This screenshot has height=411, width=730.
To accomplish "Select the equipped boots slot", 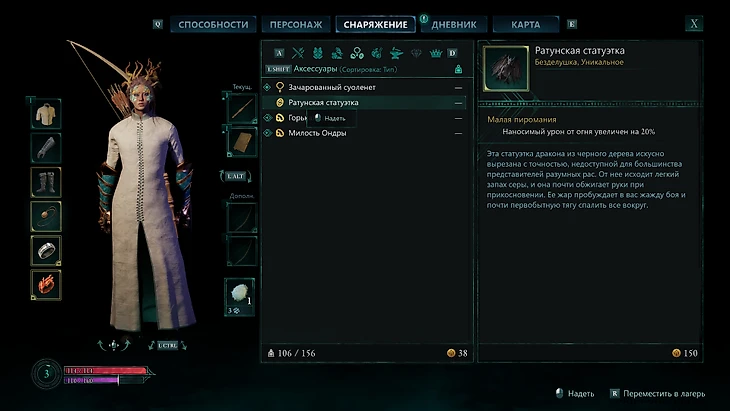I will pos(46,182).
